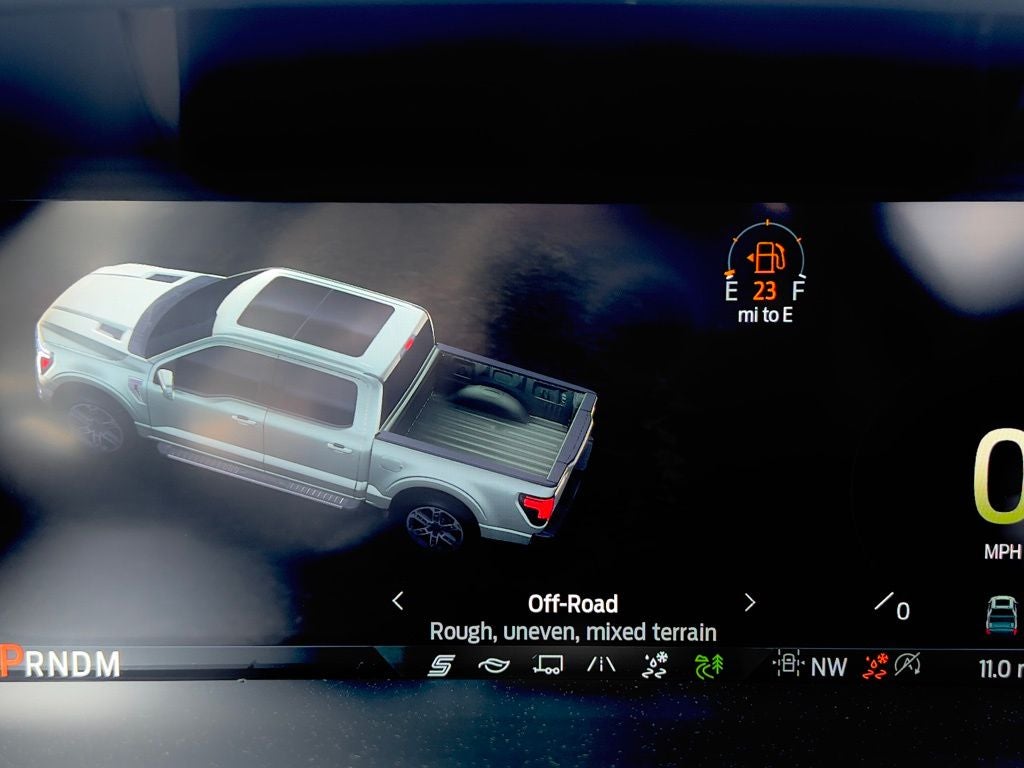Select the Sport mode S icon
Screen dimensions: 1024x768
coord(441,665)
